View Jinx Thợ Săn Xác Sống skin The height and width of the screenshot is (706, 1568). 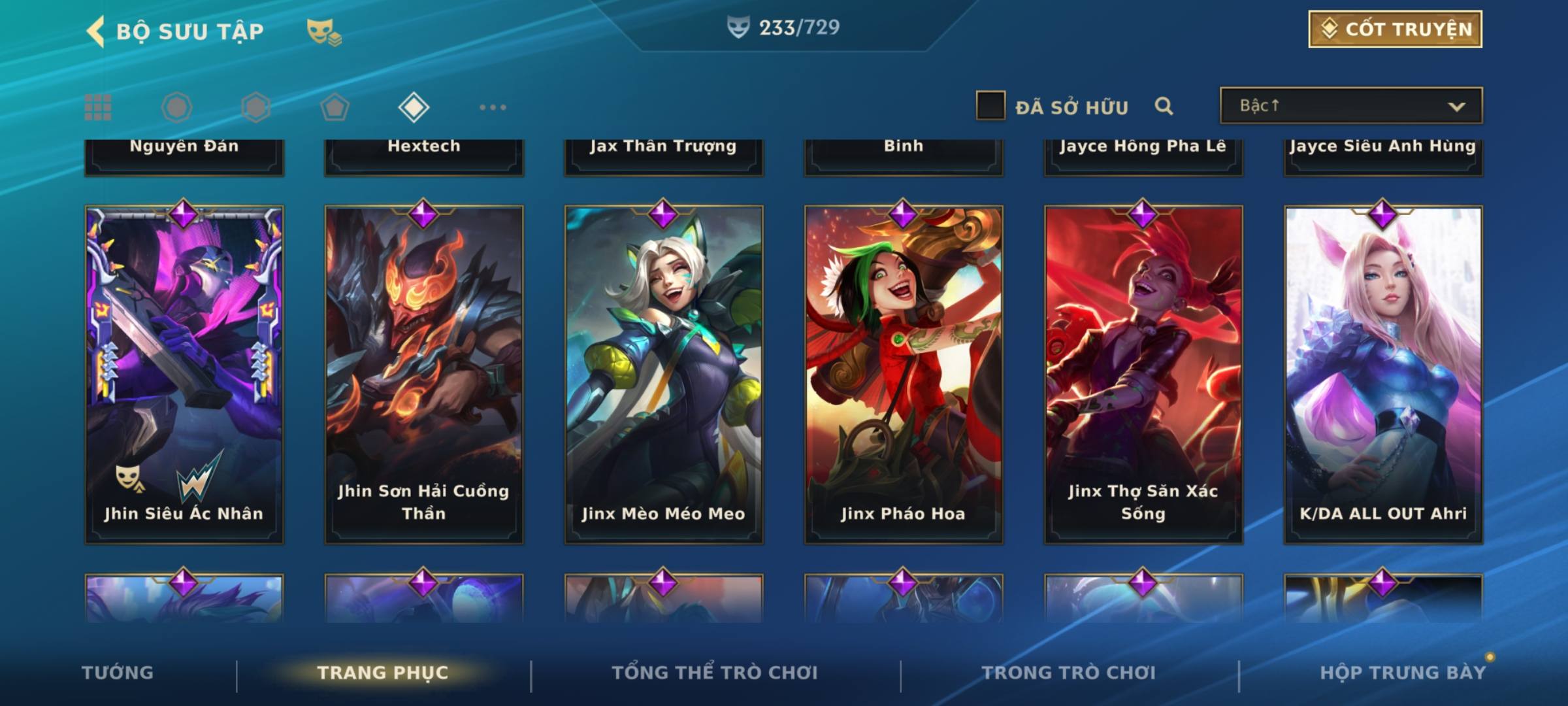click(1143, 374)
